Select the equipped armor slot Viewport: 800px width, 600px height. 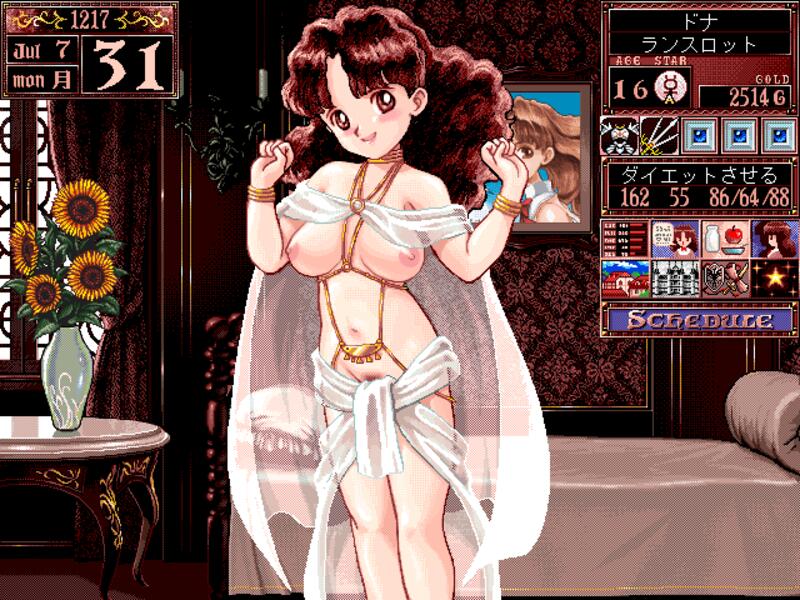618,134
